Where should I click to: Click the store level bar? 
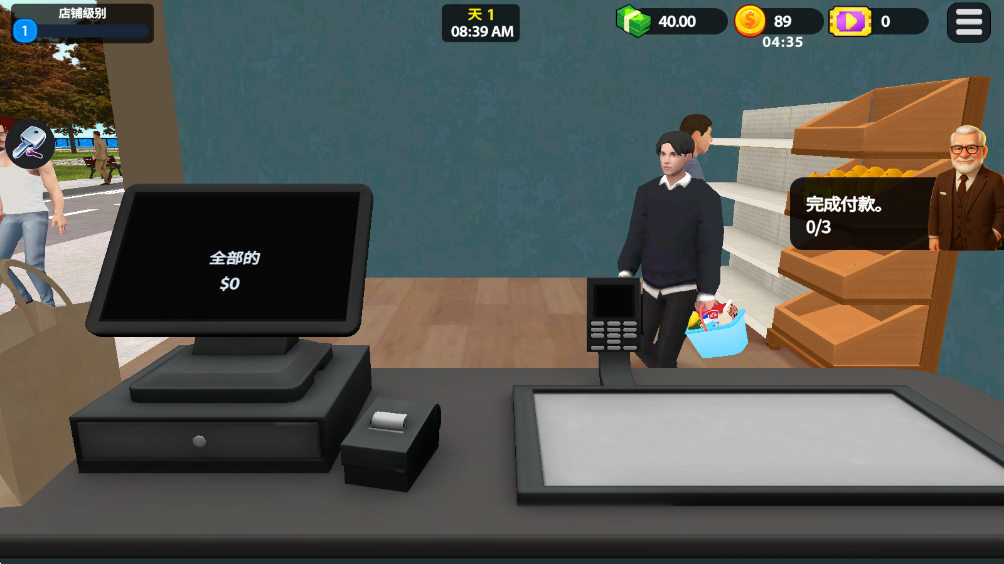click(82, 24)
